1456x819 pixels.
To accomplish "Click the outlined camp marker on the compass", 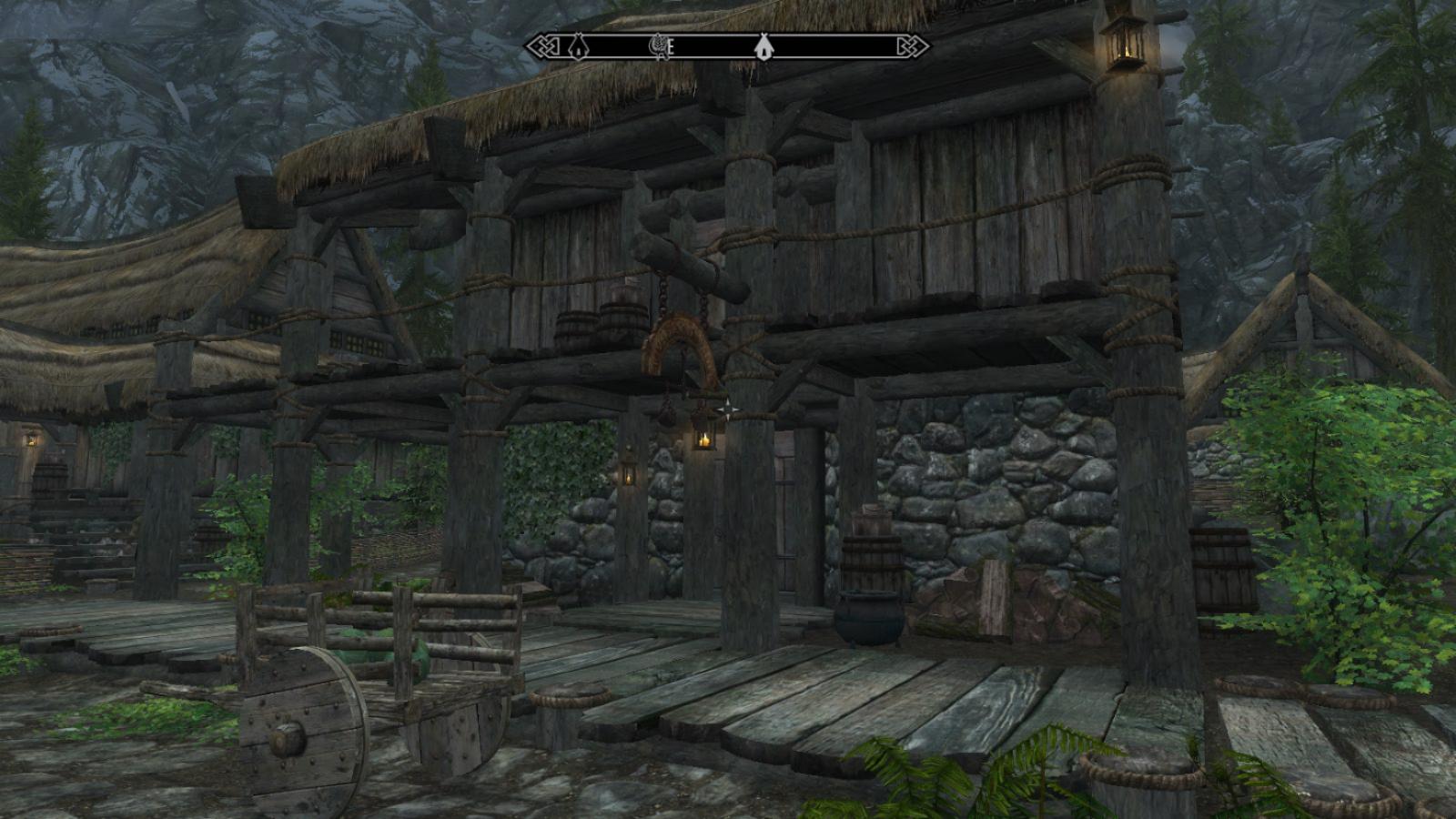I will click(577, 45).
